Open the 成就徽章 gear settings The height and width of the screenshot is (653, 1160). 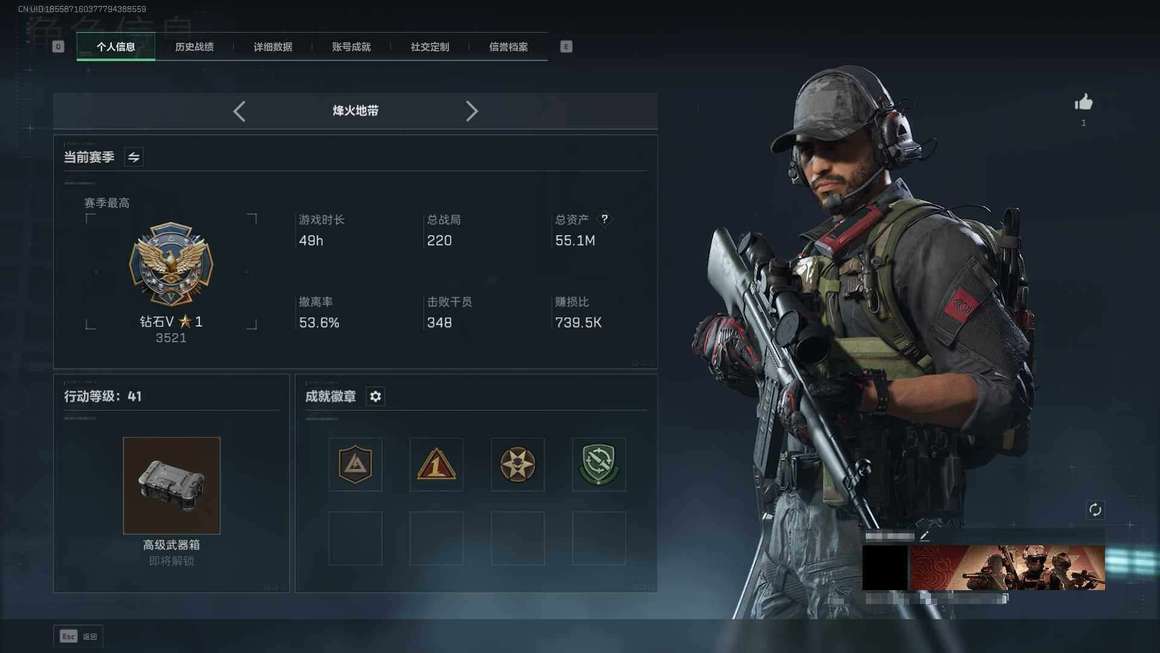375,396
